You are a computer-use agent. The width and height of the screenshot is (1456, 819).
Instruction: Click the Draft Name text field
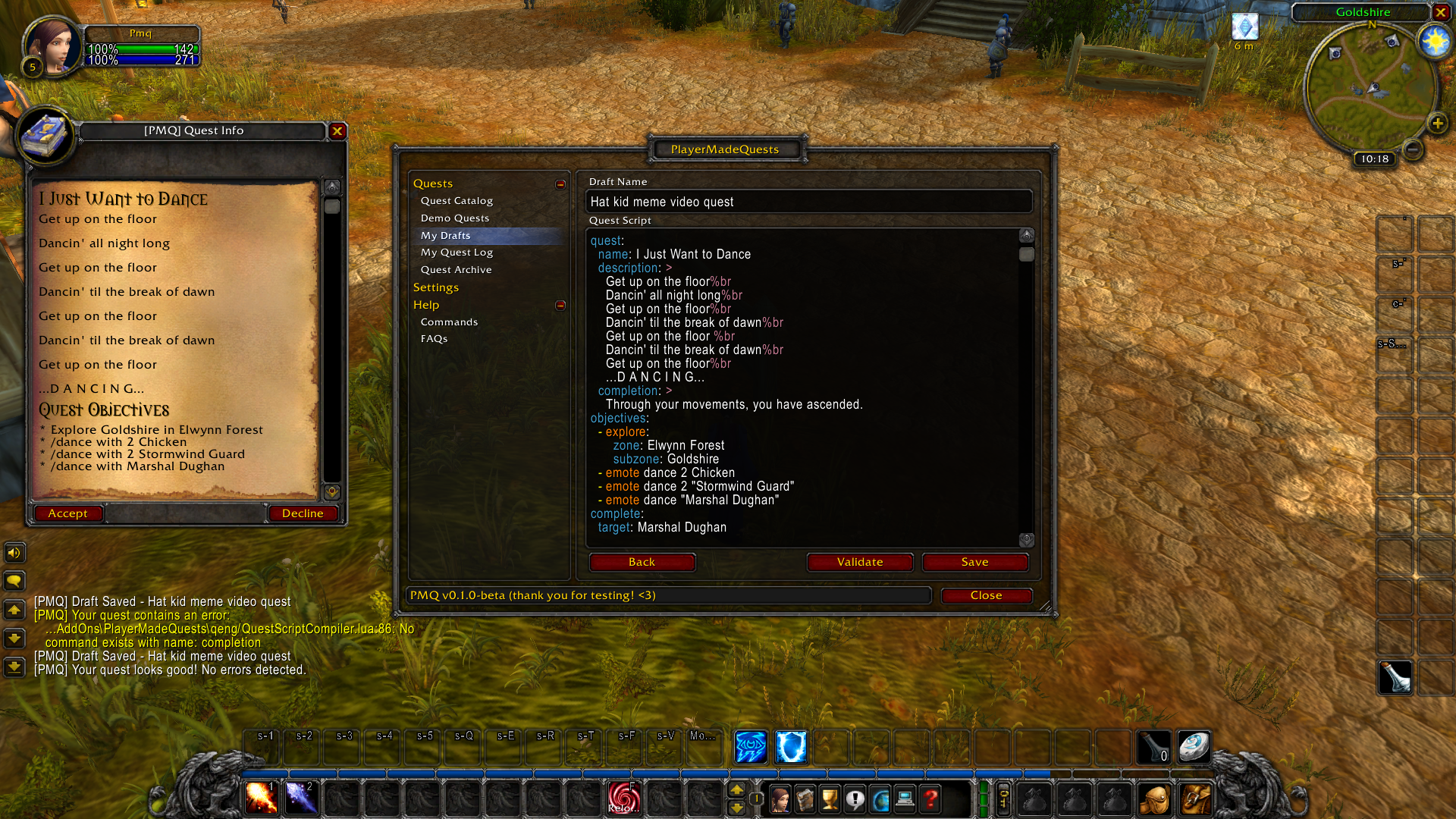click(x=808, y=202)
